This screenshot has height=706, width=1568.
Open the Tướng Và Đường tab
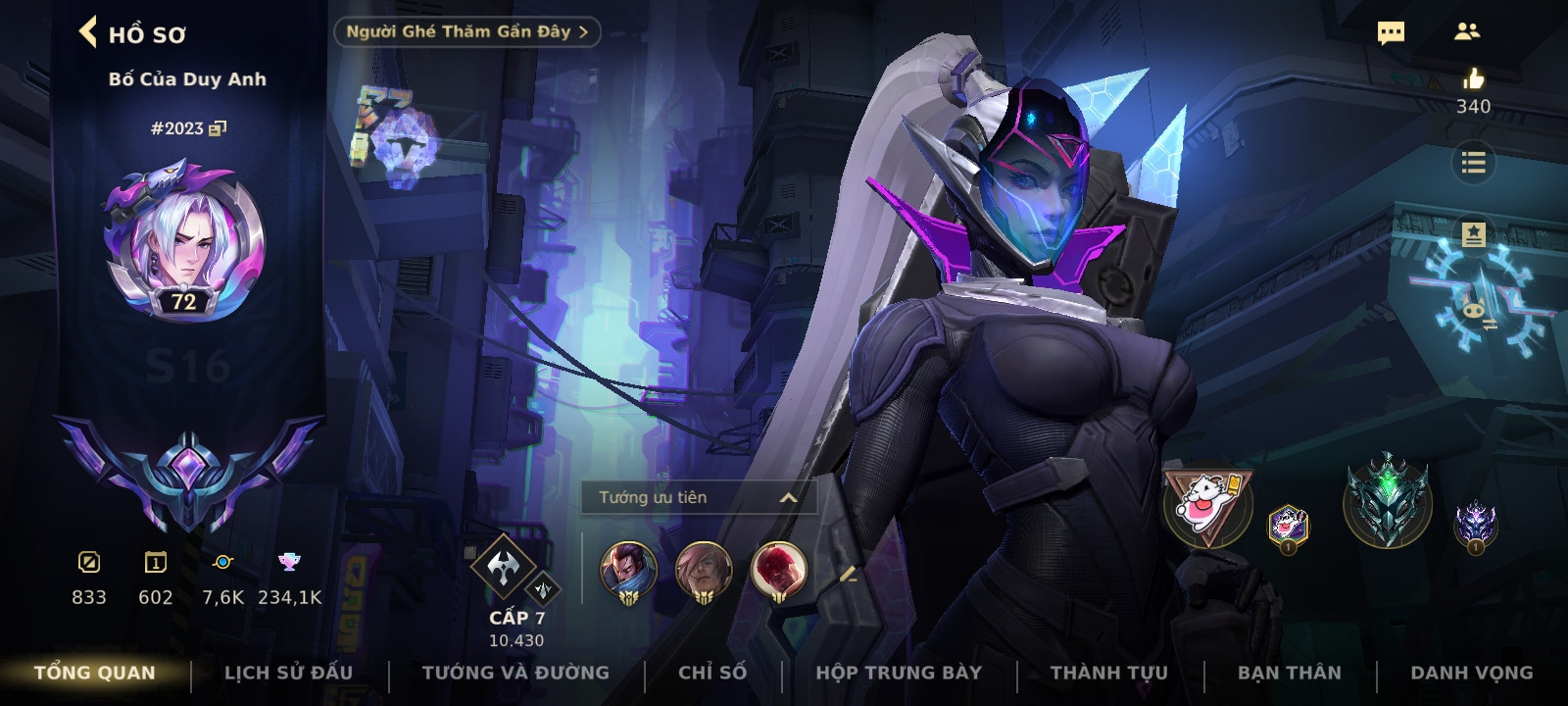[x=515, y=673]
